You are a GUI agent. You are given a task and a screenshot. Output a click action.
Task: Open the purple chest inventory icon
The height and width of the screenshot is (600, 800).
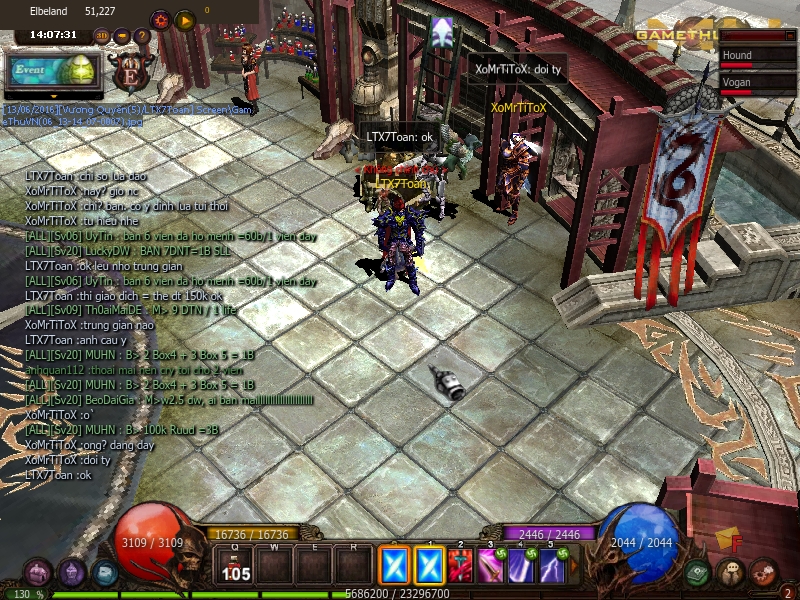pyautogui.click(x=38, y=573)
